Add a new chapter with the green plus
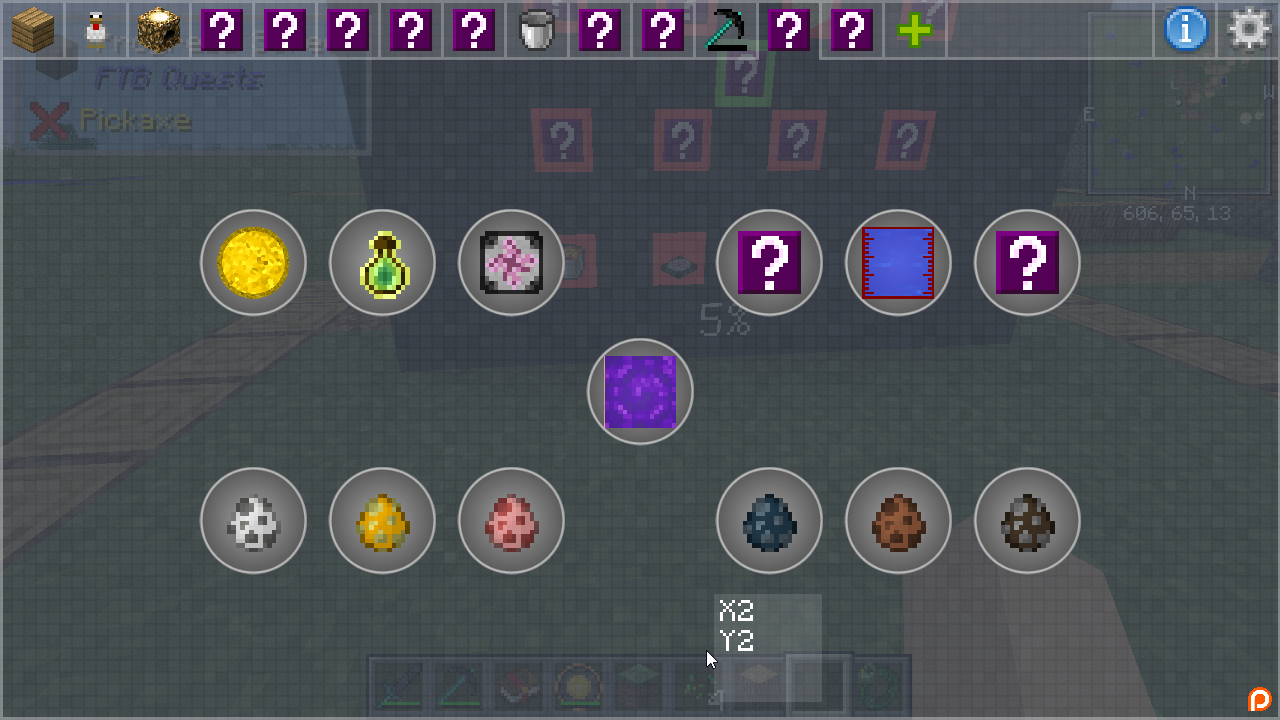 (915, 30)
